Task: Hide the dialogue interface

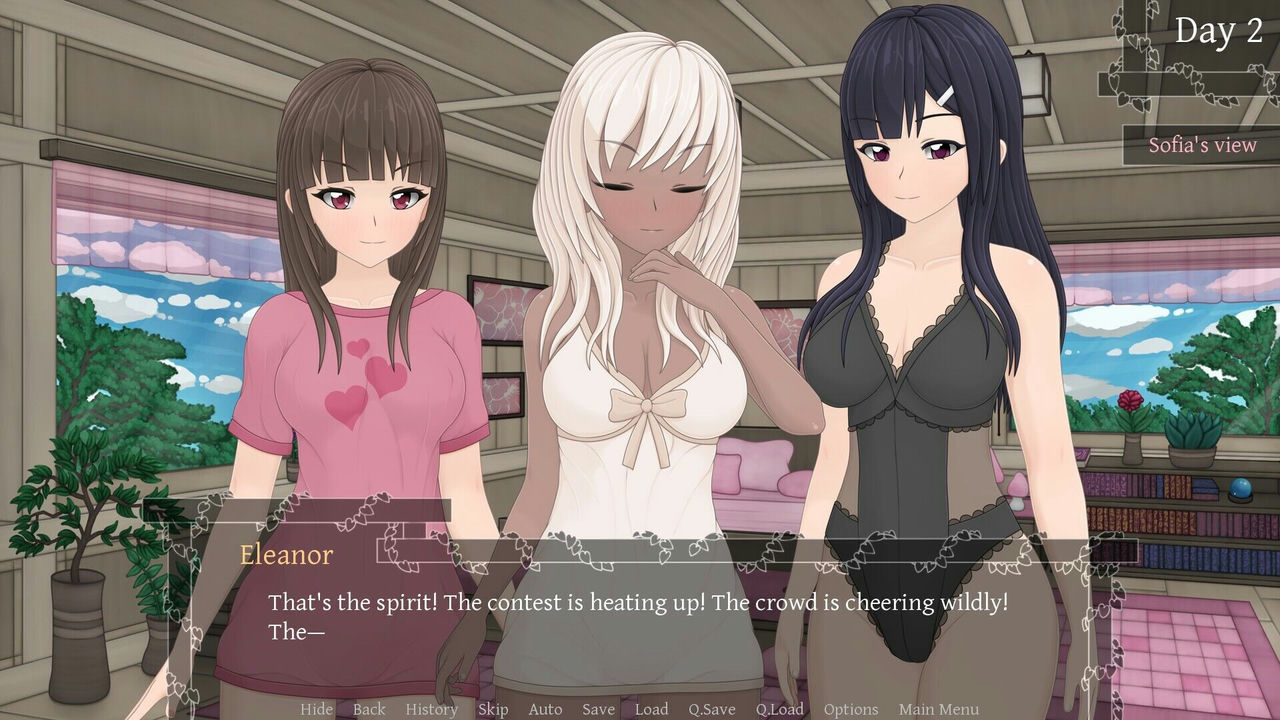Action: 316,709
